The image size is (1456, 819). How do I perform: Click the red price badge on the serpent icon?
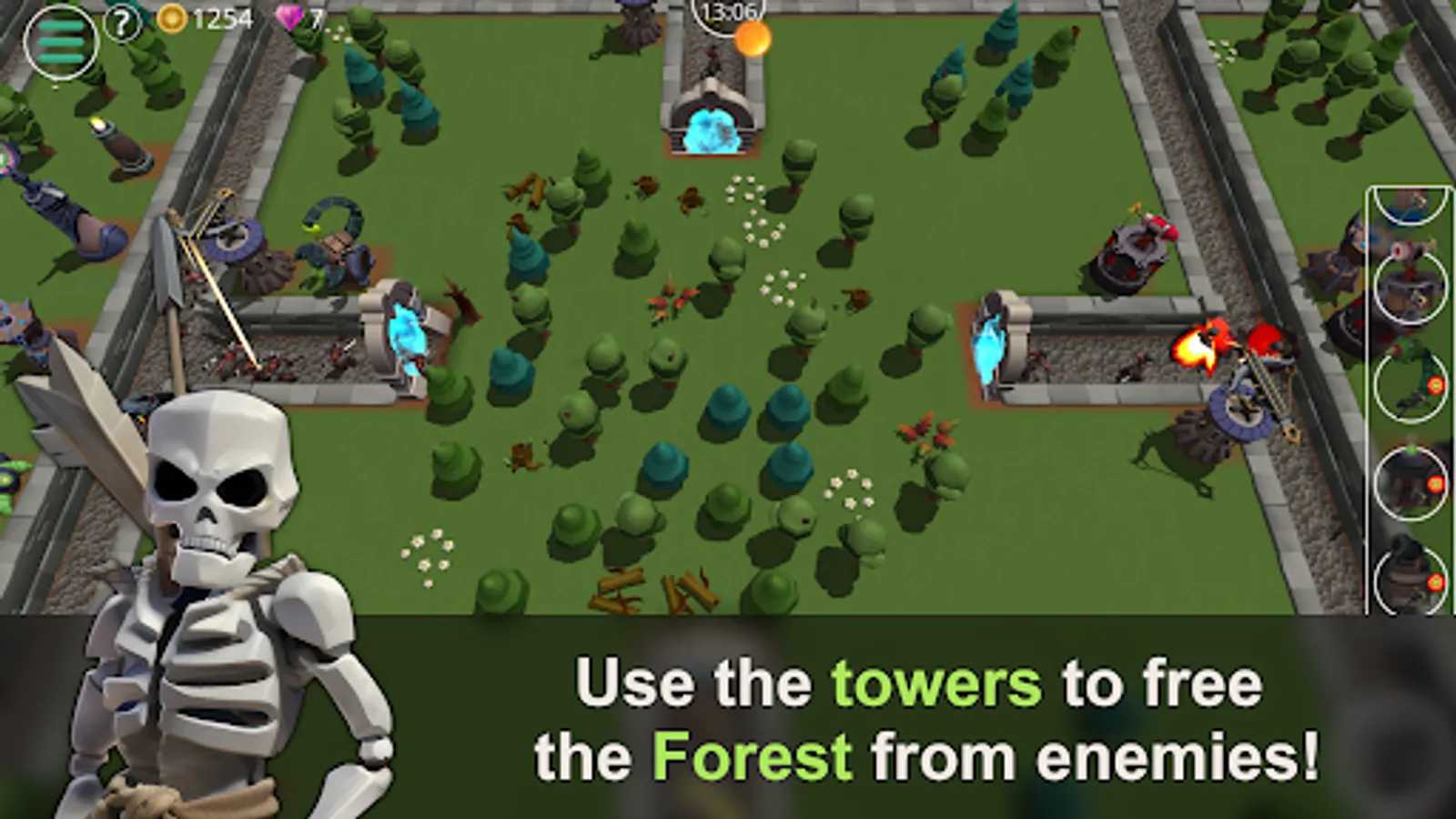pyautogui.click(x=1436, y=383)
